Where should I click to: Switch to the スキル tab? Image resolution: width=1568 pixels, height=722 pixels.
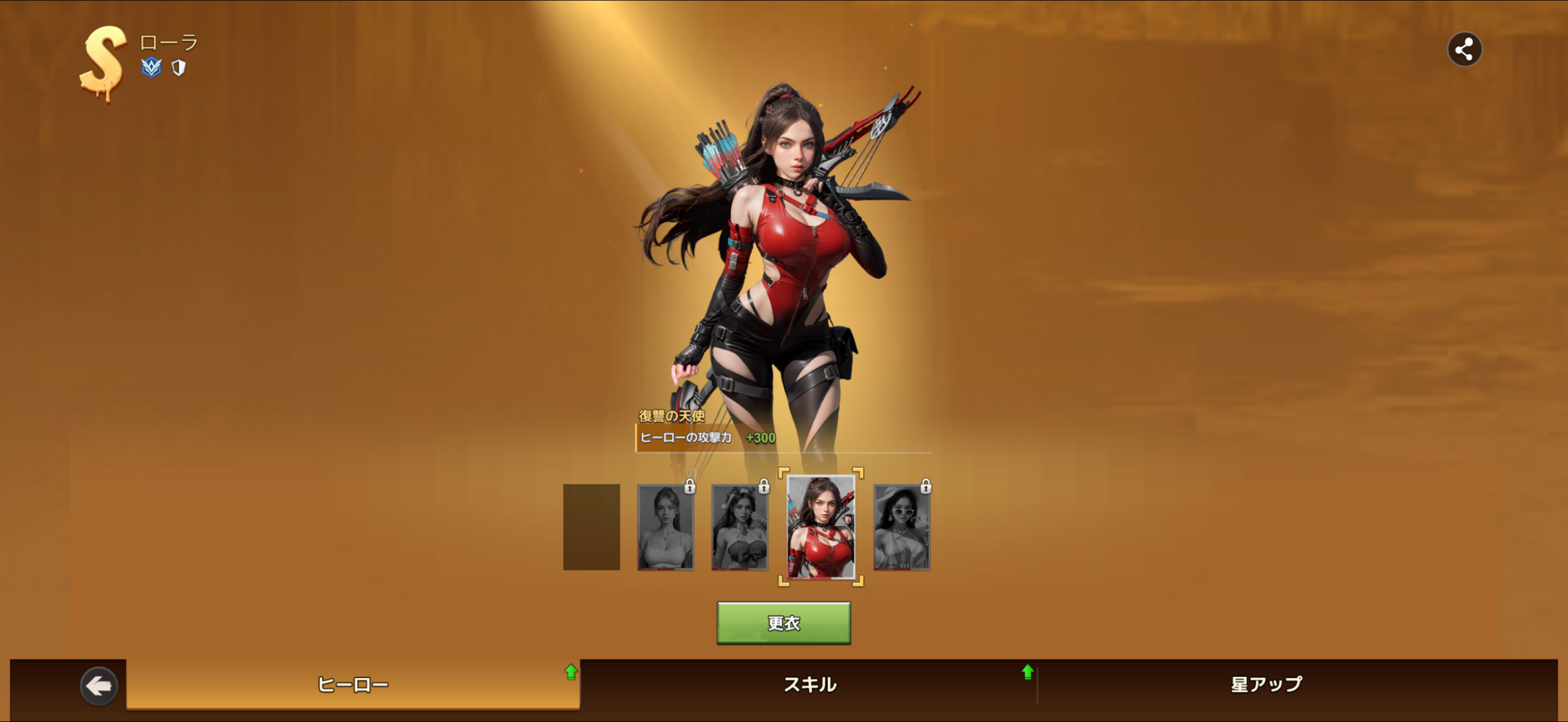click(810, 684)
